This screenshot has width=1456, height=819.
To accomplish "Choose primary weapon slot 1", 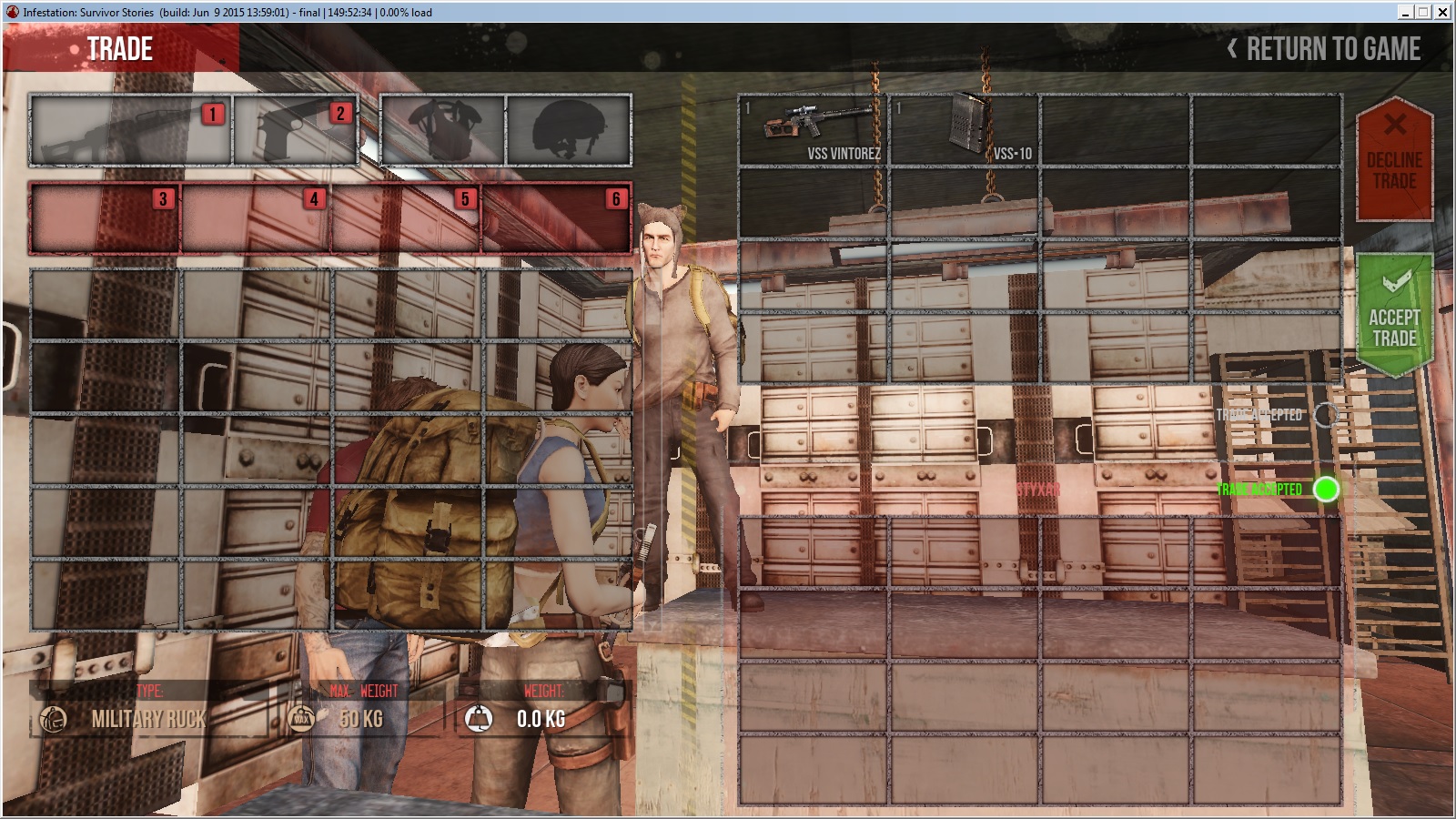I will [x=131, y=130].
